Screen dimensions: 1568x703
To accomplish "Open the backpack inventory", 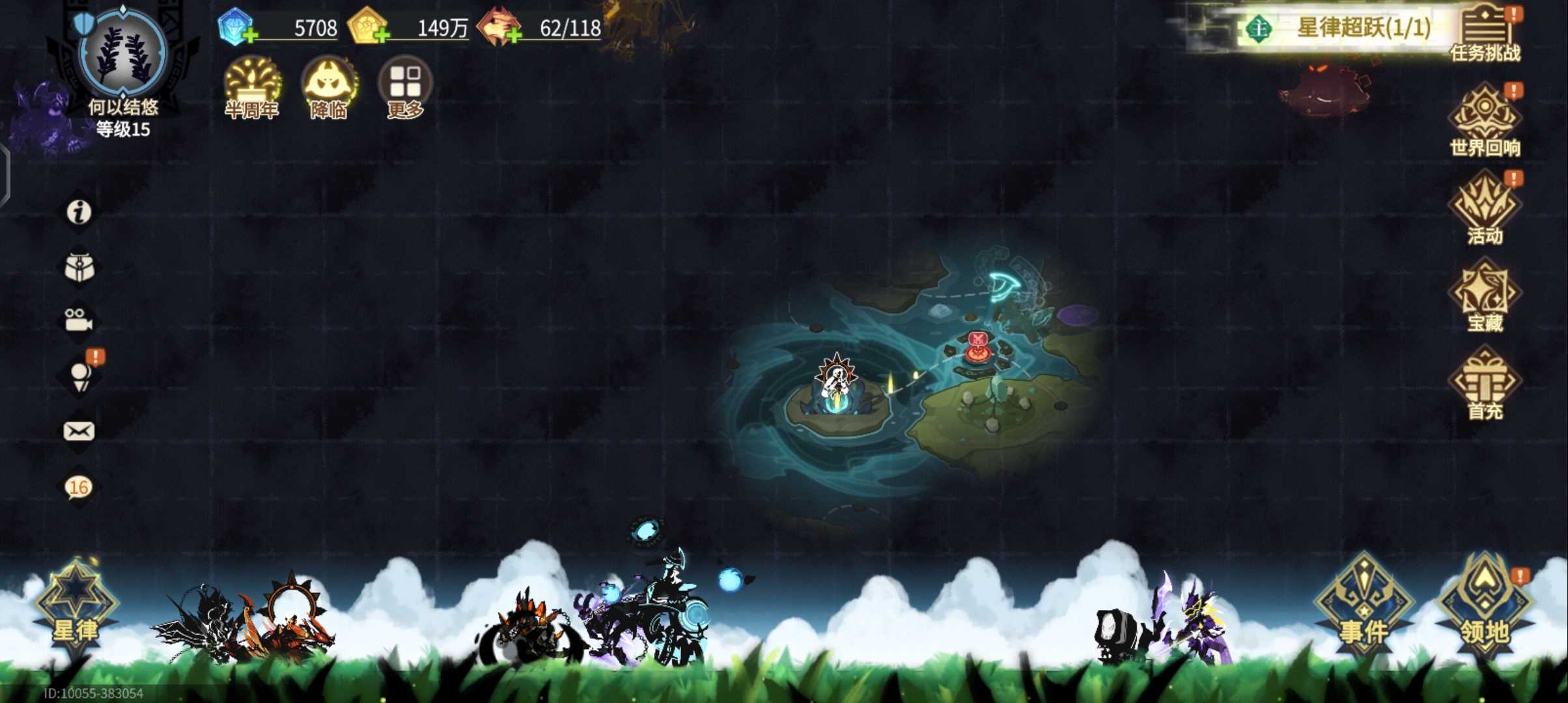I will (79, 268).
